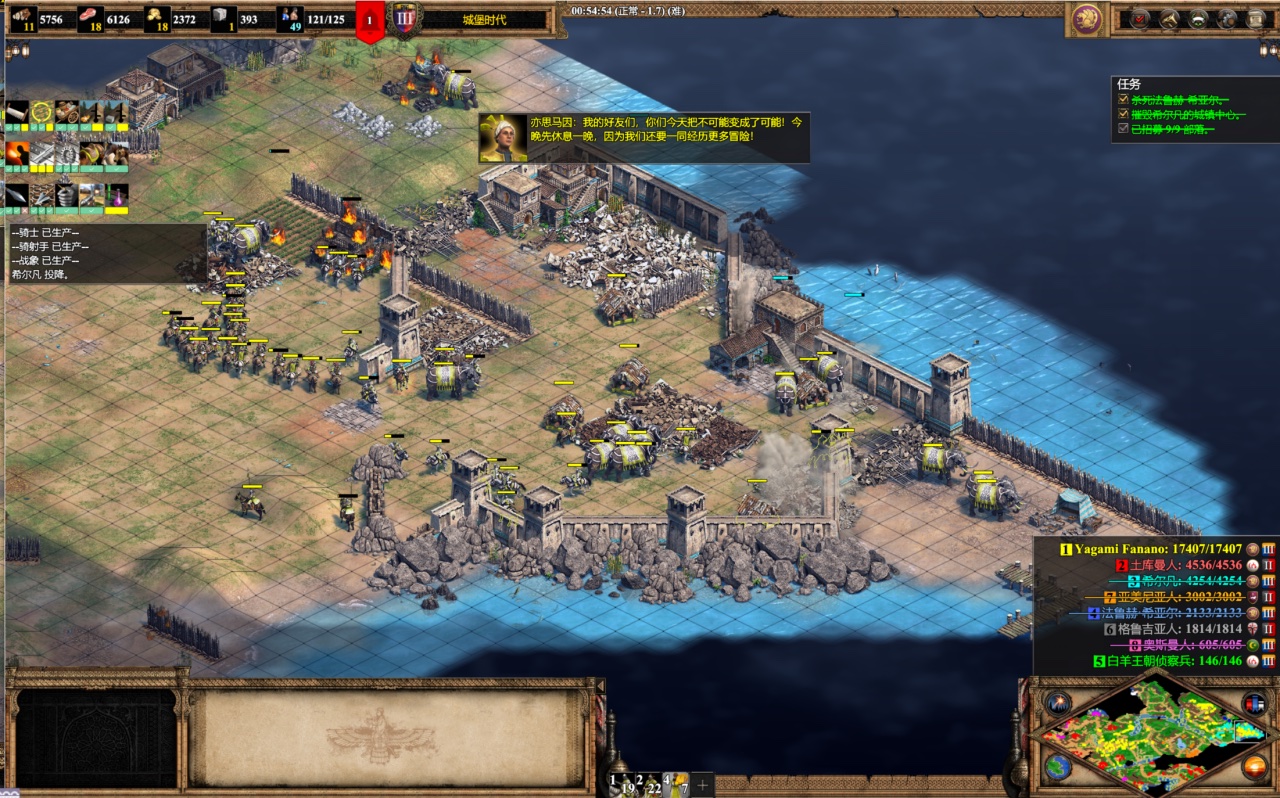Image resolution: width=1280 pixels, height=798 pixels.
Task: Open the gear settings button
Action: tap(1227, 18)
